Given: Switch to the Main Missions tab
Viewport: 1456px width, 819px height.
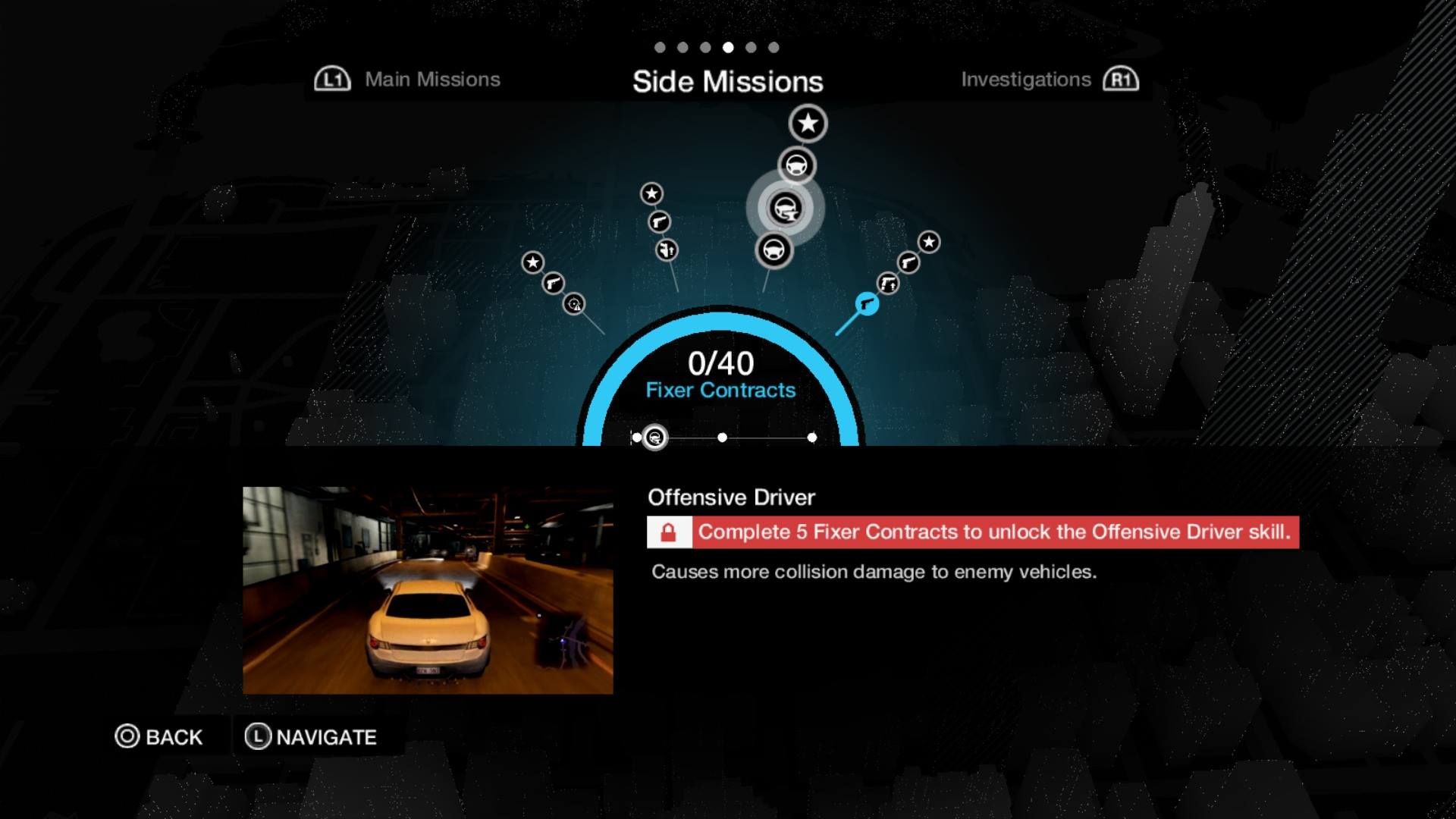Looking at the screenshot, I should (x=431, y=80).
